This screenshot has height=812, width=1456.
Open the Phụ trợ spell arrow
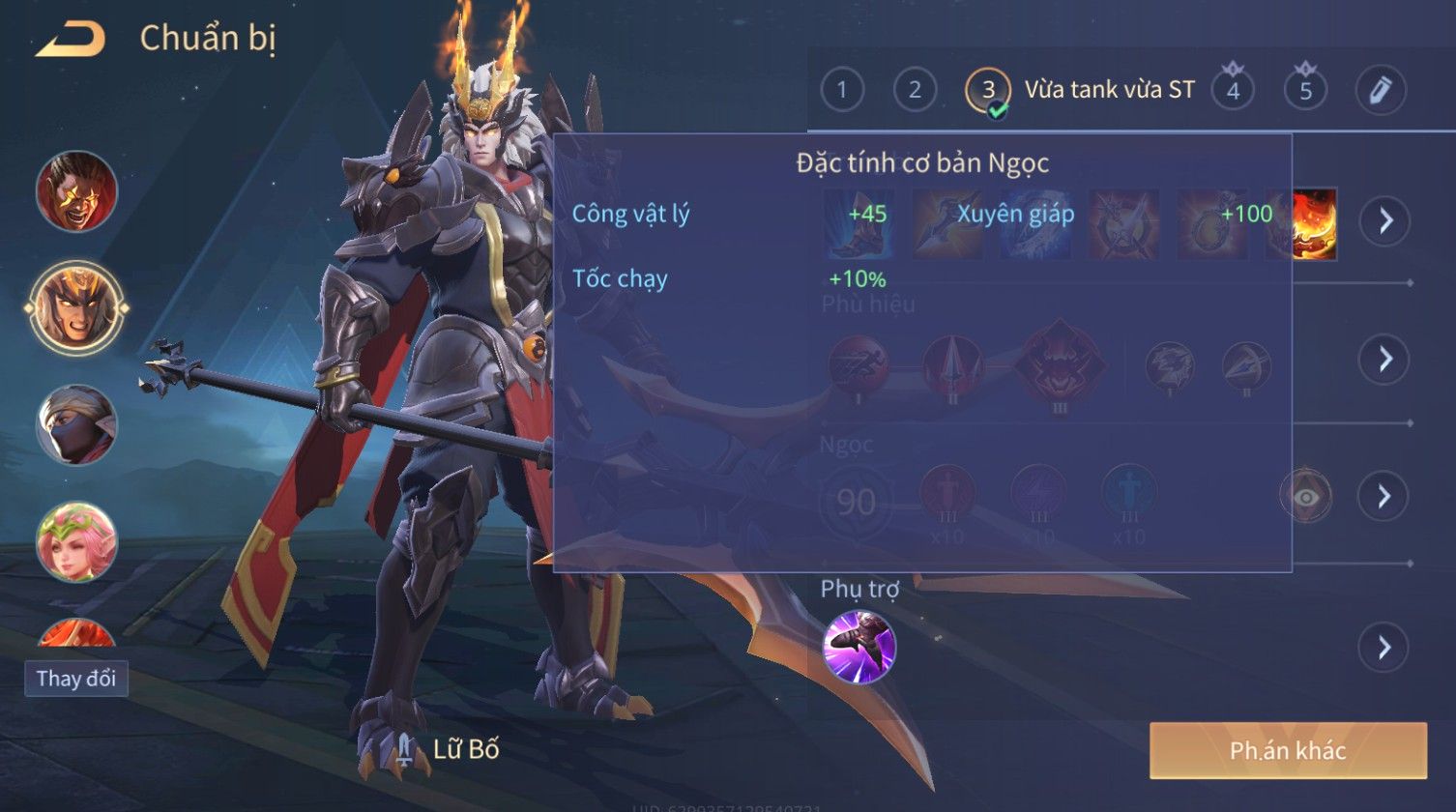click(1385, 647)
